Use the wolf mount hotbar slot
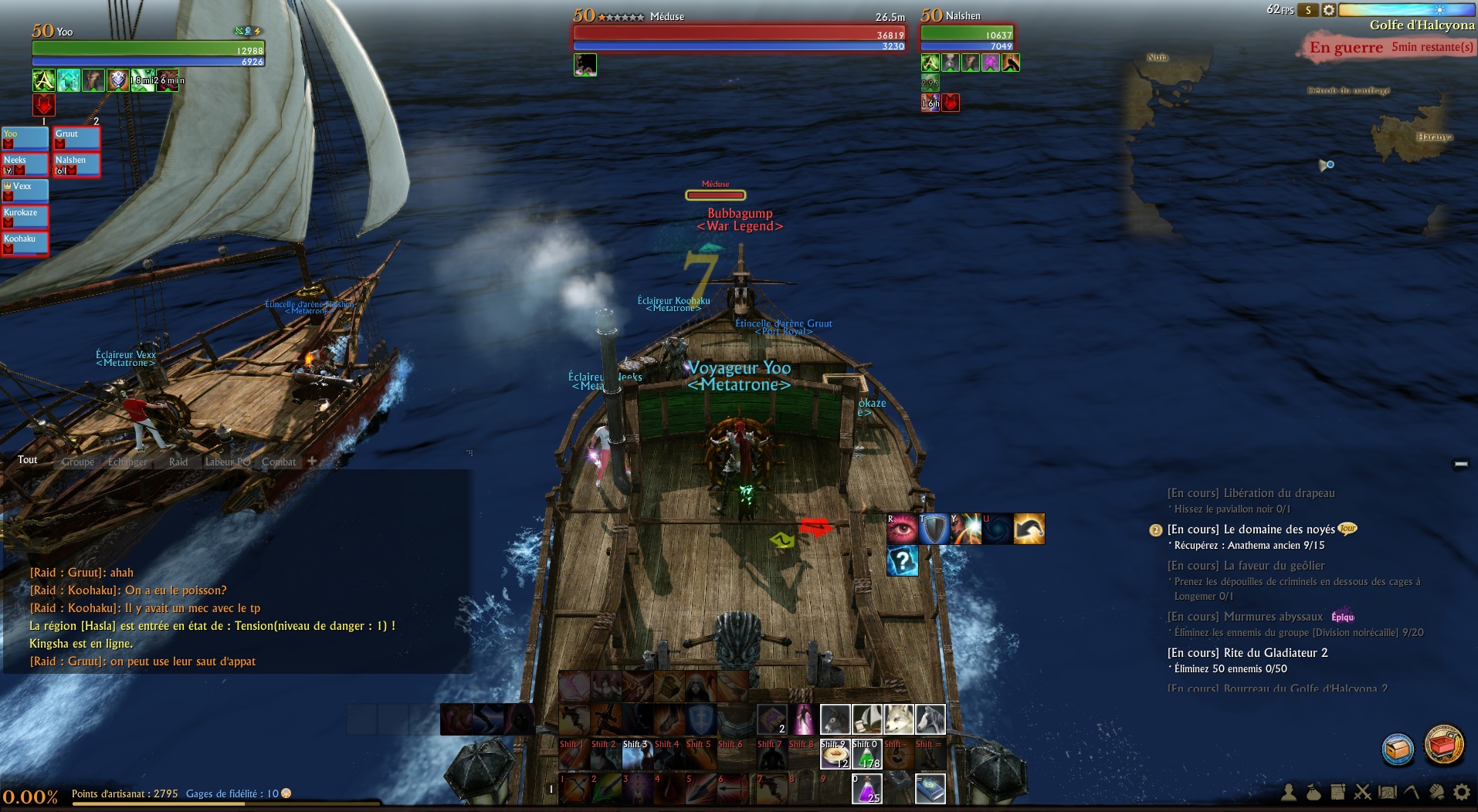Image resolution: width=1478 pixels, height=812 pixels. (x=898, y=719)
